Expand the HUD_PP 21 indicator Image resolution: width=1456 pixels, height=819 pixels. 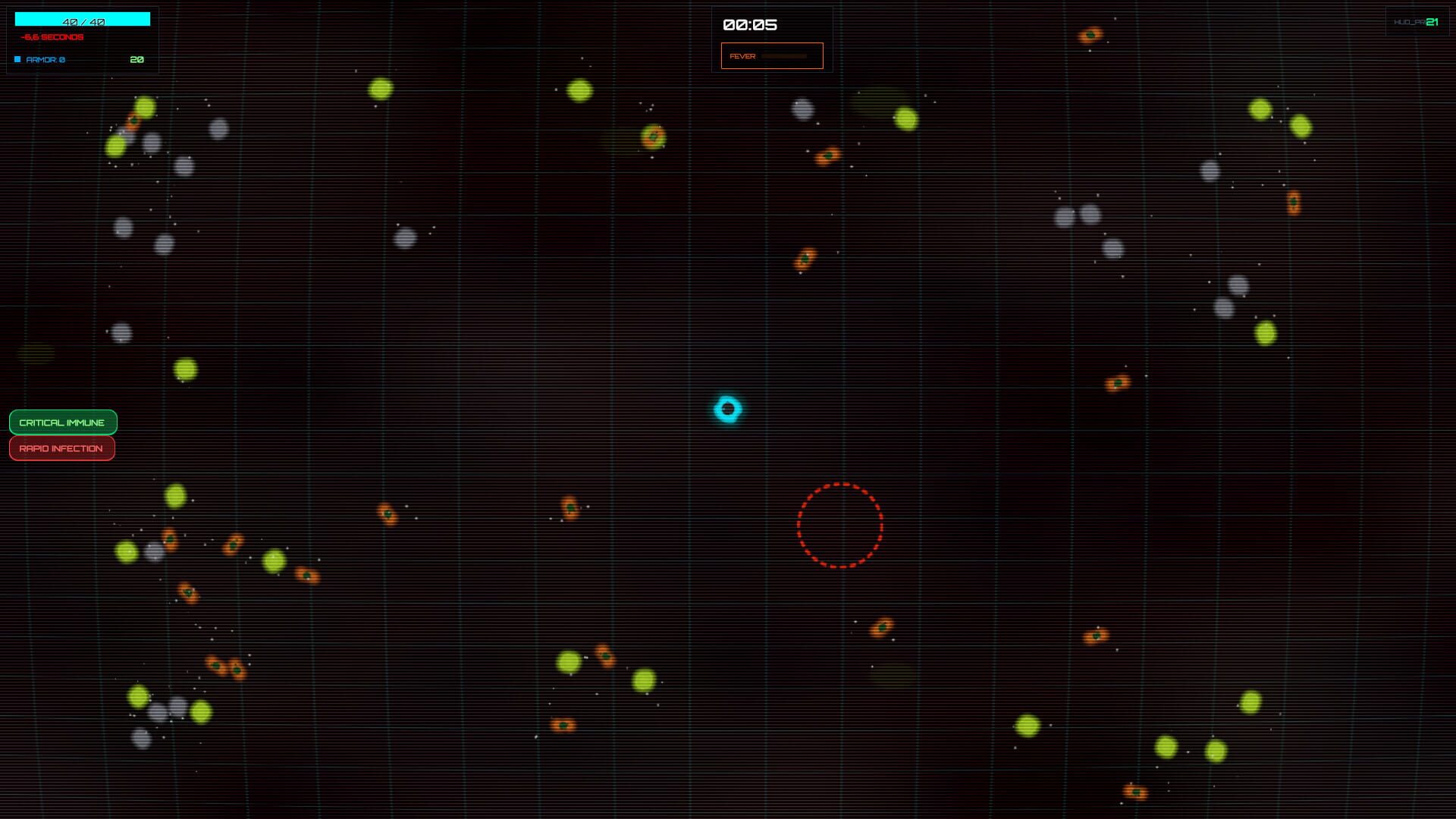pos(1417,20)
